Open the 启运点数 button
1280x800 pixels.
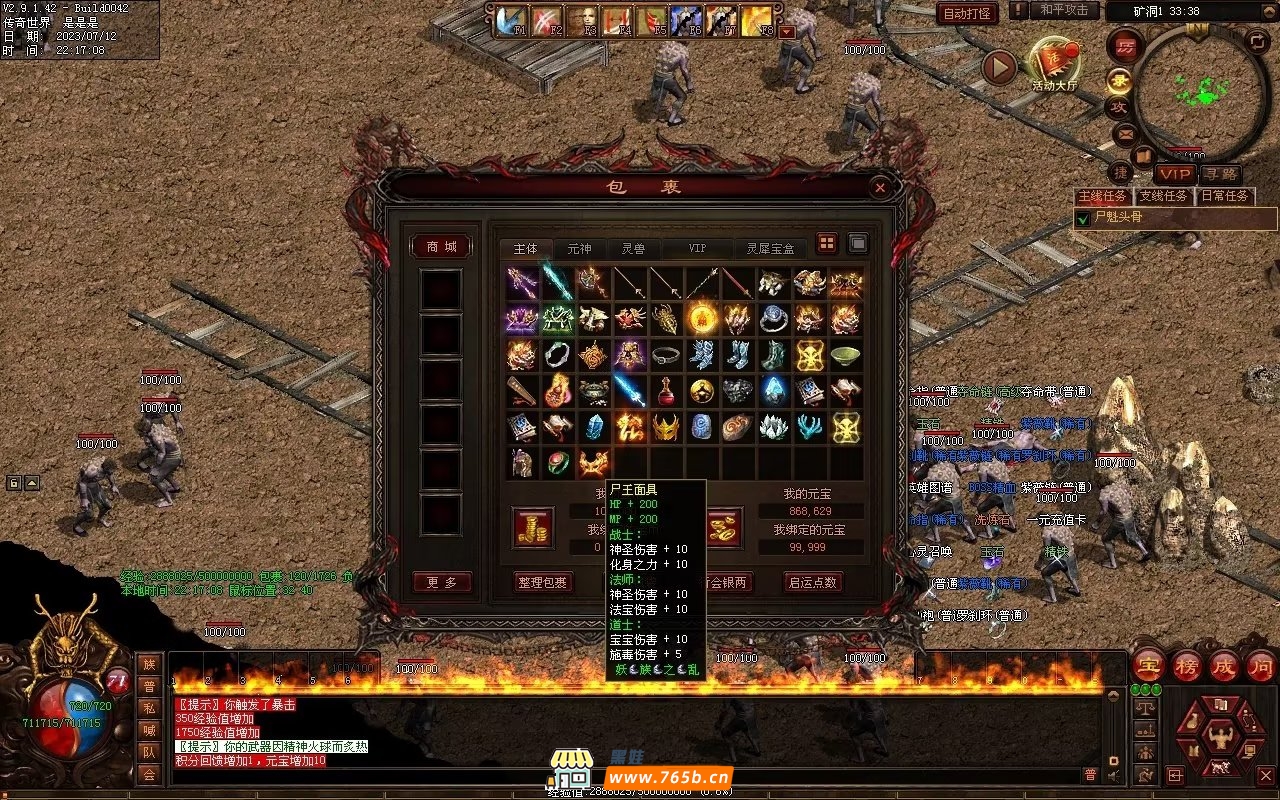[x=811, y=582]
